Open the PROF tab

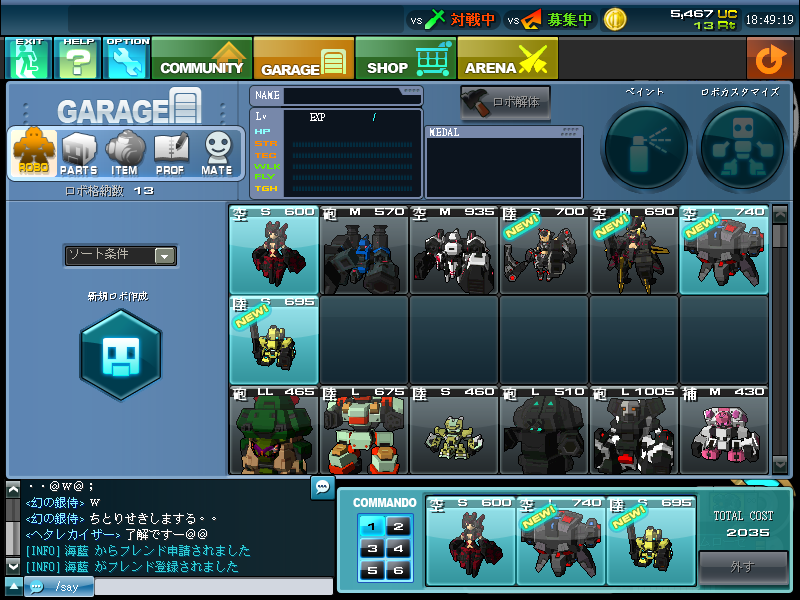click(x=170, y=154)
